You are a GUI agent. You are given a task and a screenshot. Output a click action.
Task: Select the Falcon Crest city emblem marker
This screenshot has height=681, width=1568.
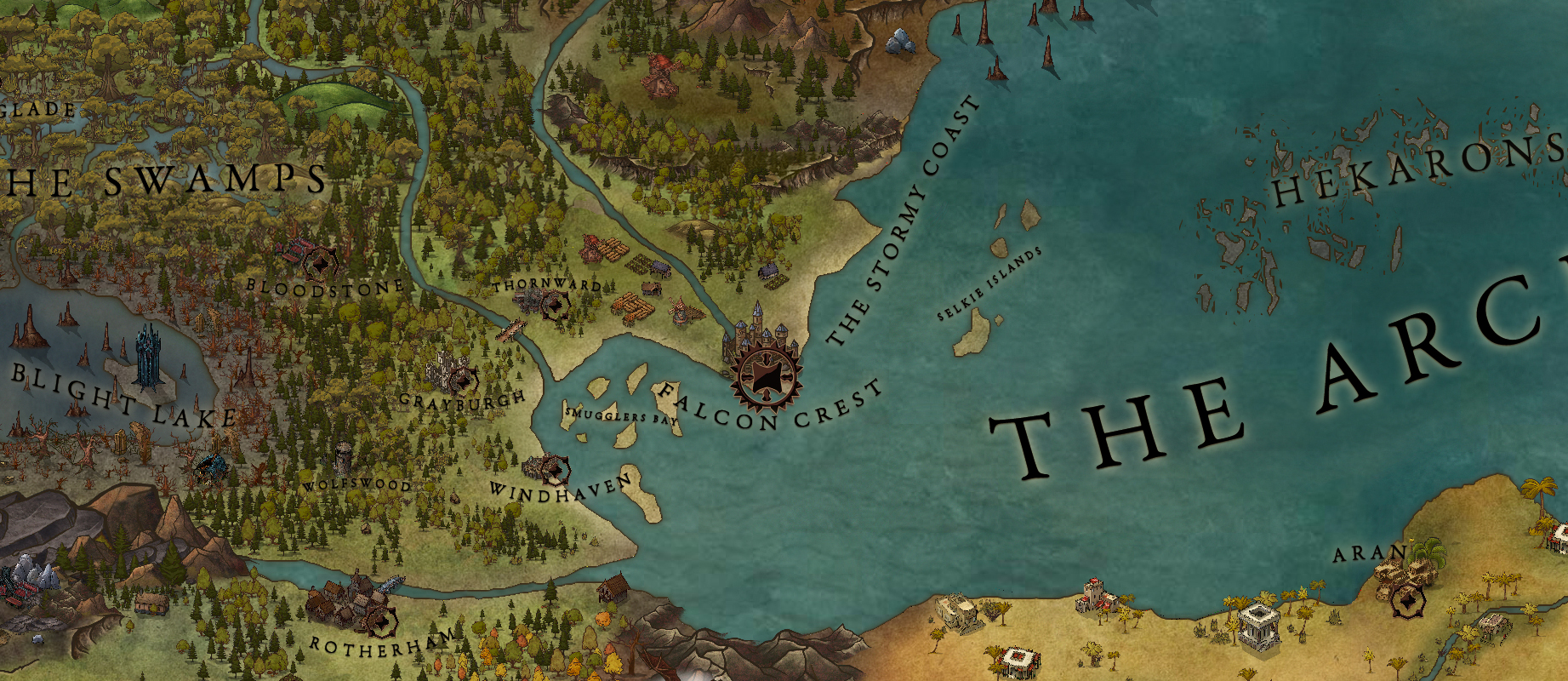tap(767, 375)
